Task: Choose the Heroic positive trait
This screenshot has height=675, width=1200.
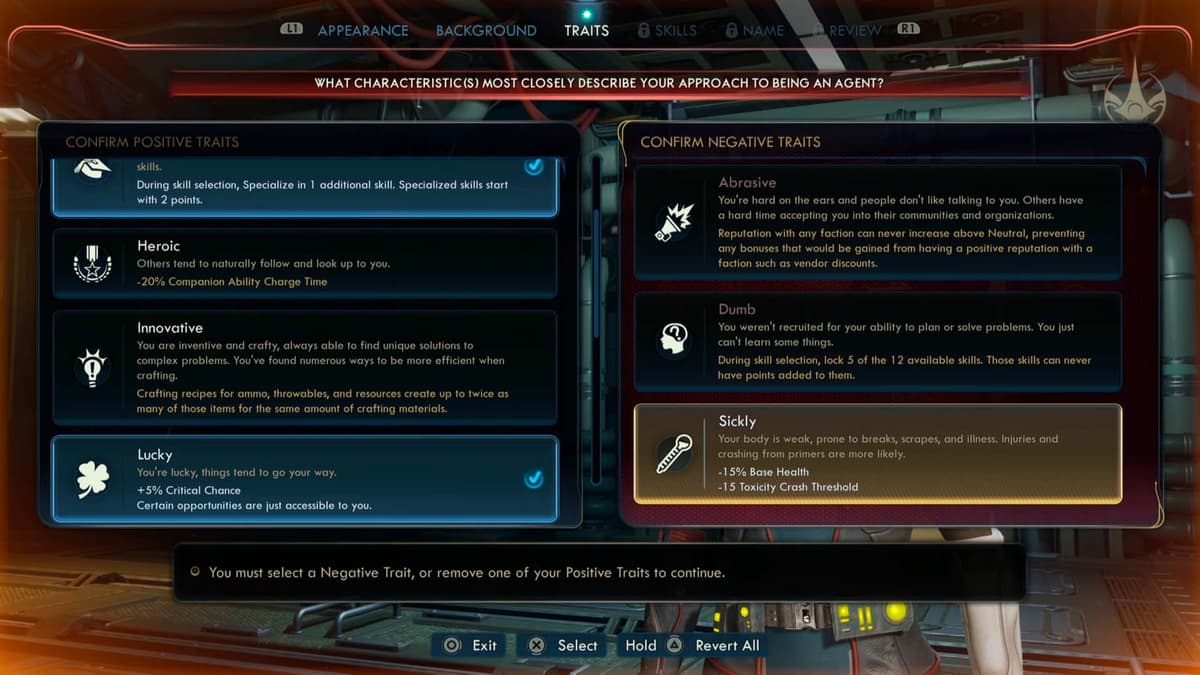Action: [x=305, y=263]
